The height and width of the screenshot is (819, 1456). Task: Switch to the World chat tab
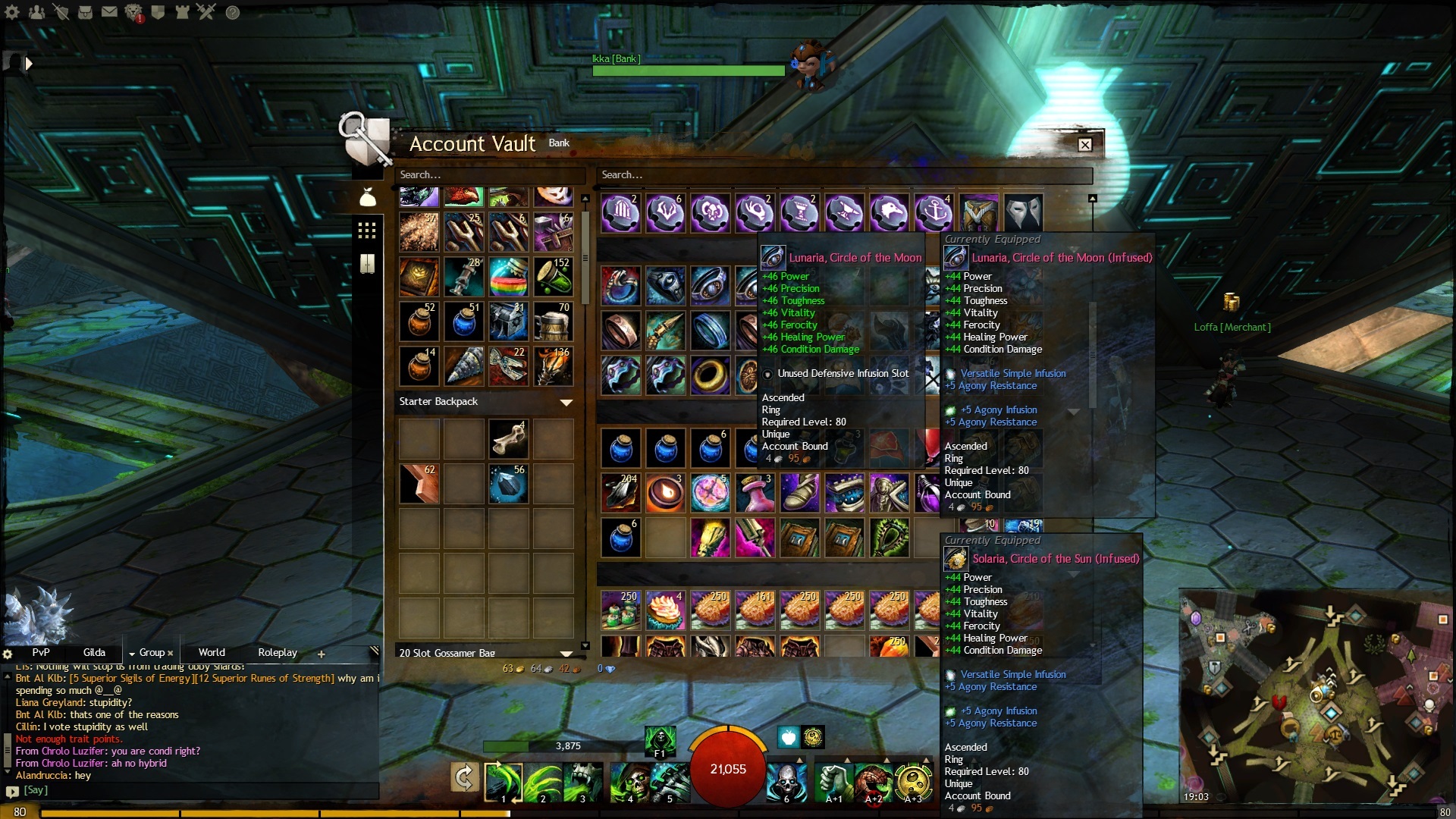click(212, 653)
